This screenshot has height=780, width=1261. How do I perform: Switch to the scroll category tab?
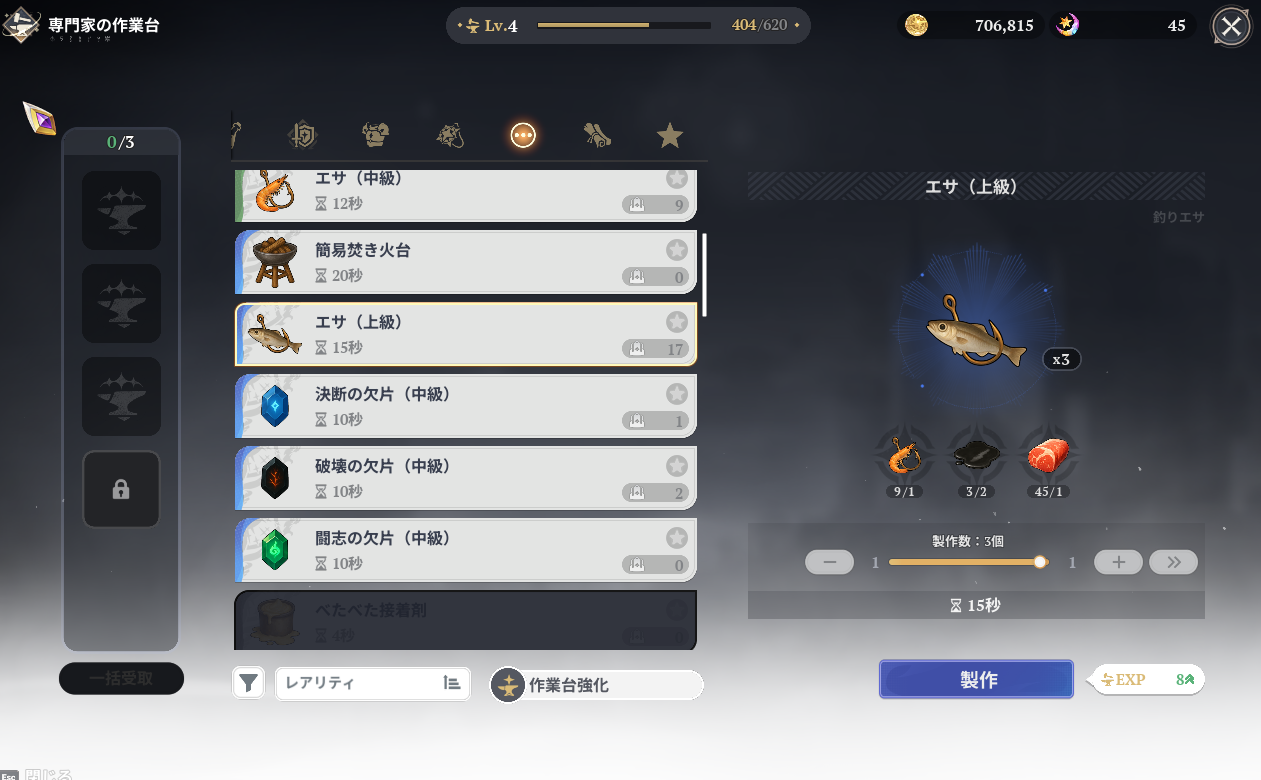597,136
